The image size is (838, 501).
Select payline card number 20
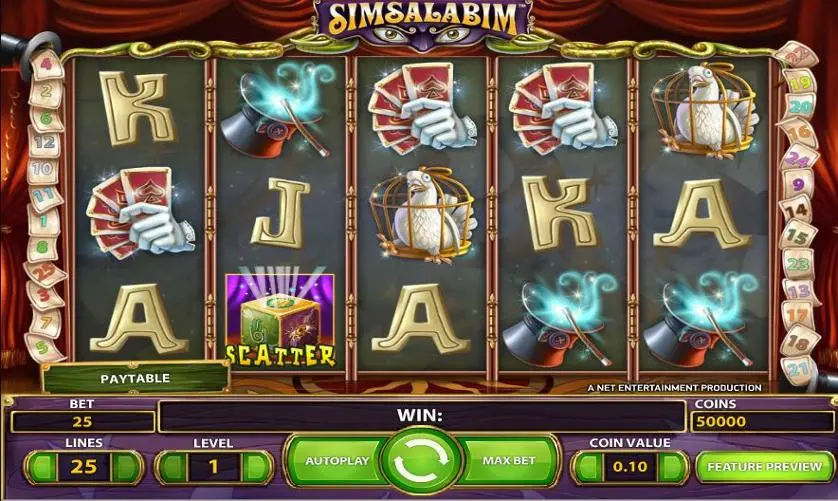click(799, 106)
